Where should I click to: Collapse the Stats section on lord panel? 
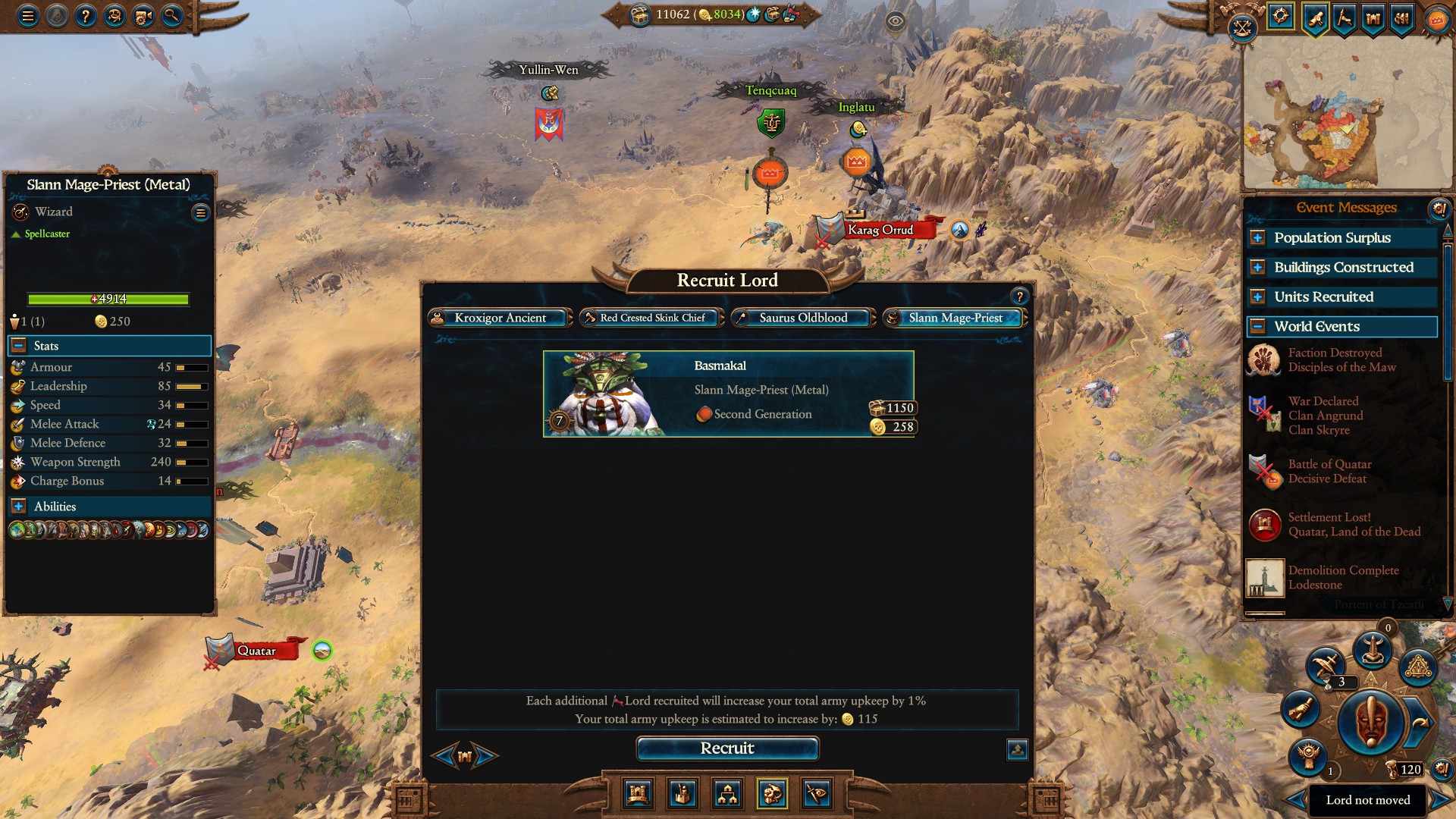coord(17,346)
